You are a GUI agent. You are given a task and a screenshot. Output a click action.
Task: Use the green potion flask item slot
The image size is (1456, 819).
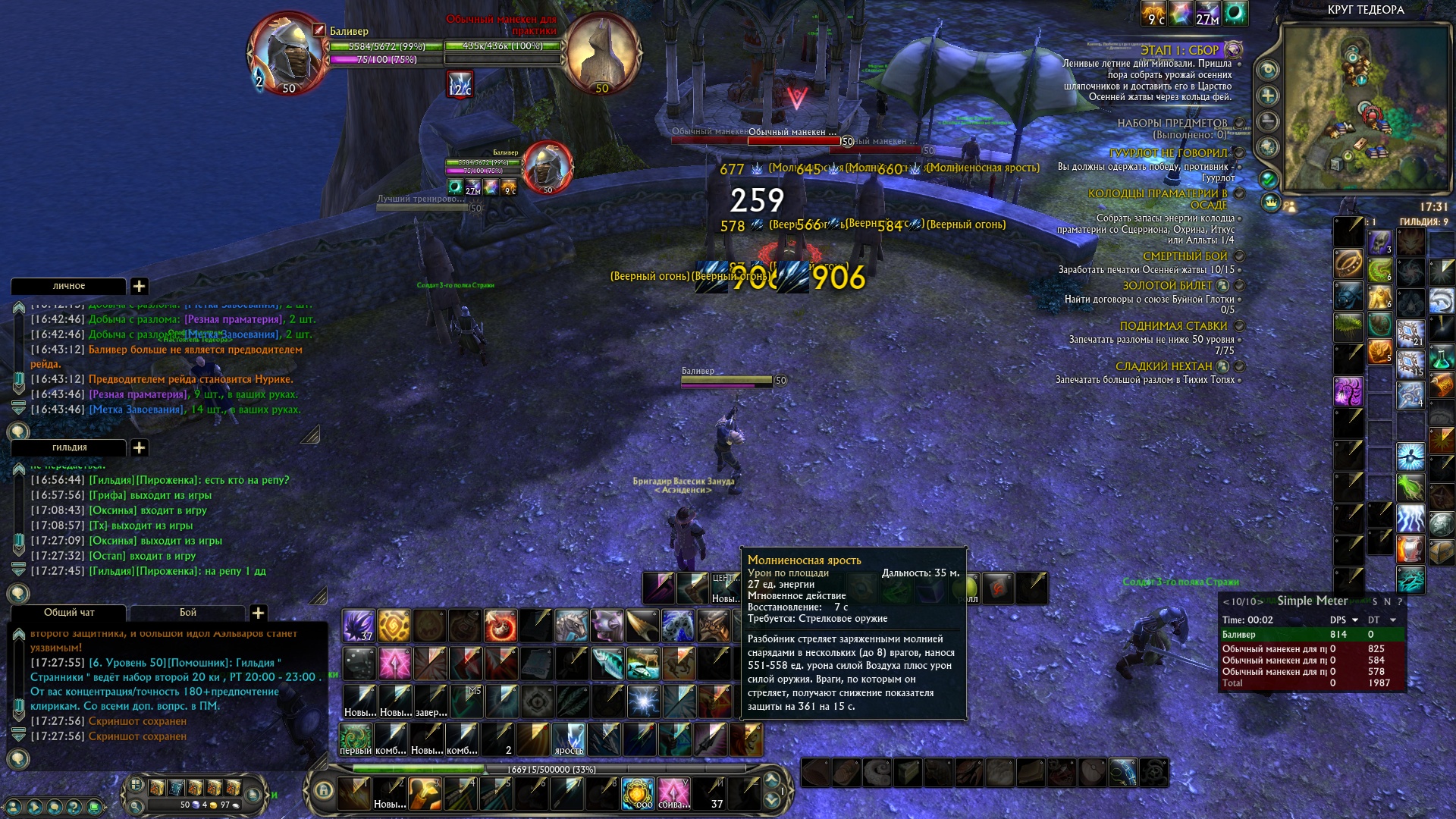point(1441,356)
